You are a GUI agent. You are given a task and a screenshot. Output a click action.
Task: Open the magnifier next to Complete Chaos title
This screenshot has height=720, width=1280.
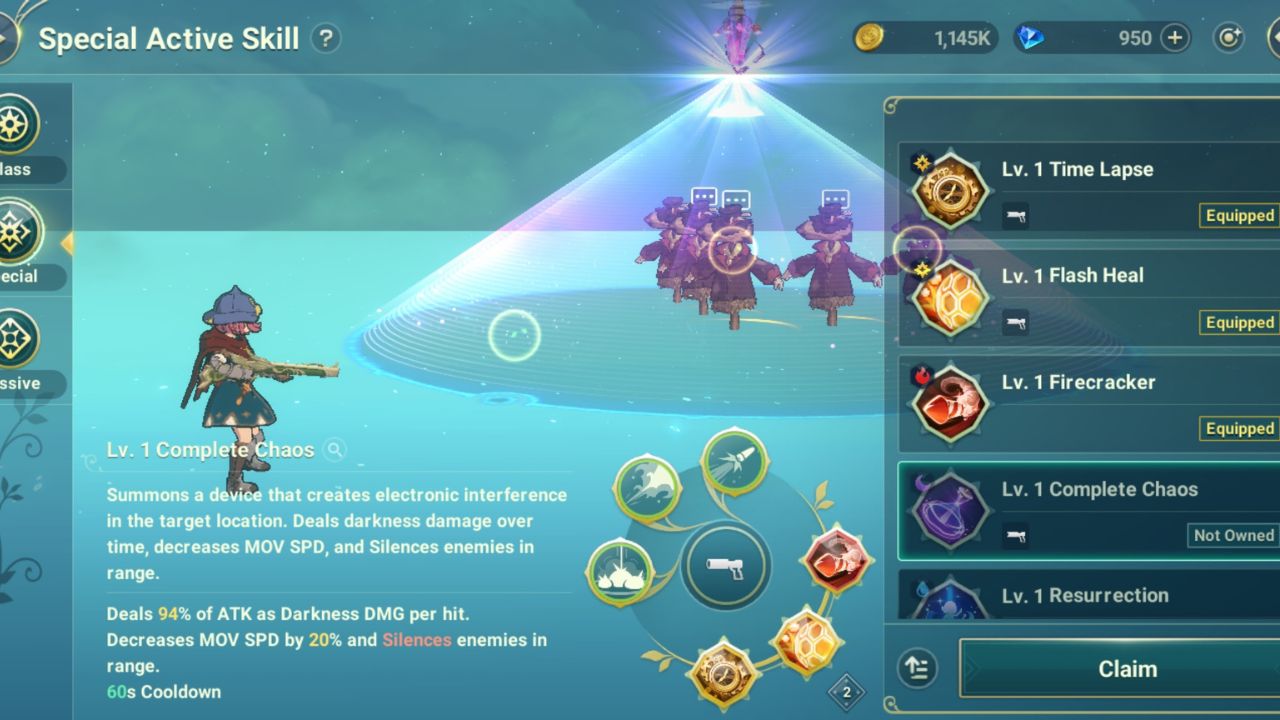pos(334,450)
